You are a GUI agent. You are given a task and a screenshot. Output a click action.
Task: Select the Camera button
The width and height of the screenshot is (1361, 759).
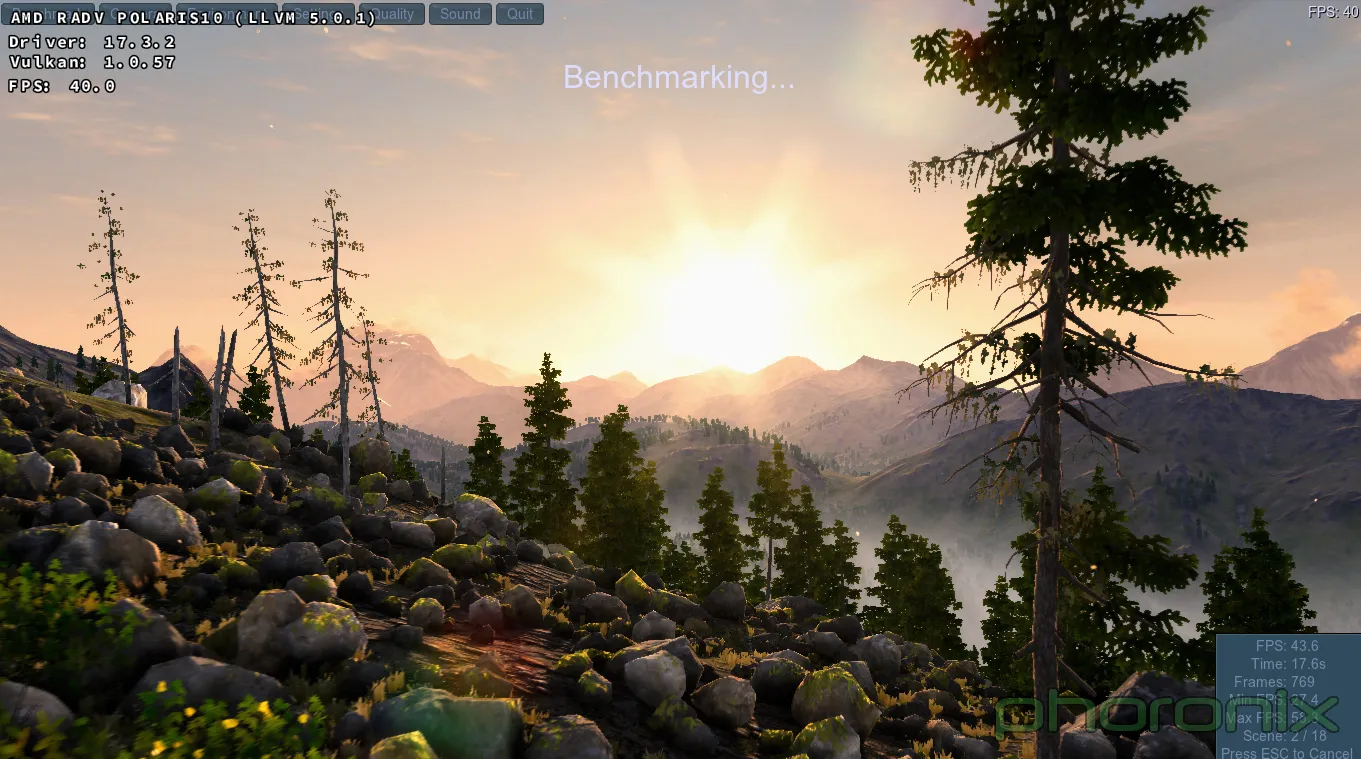coord(136,14)
